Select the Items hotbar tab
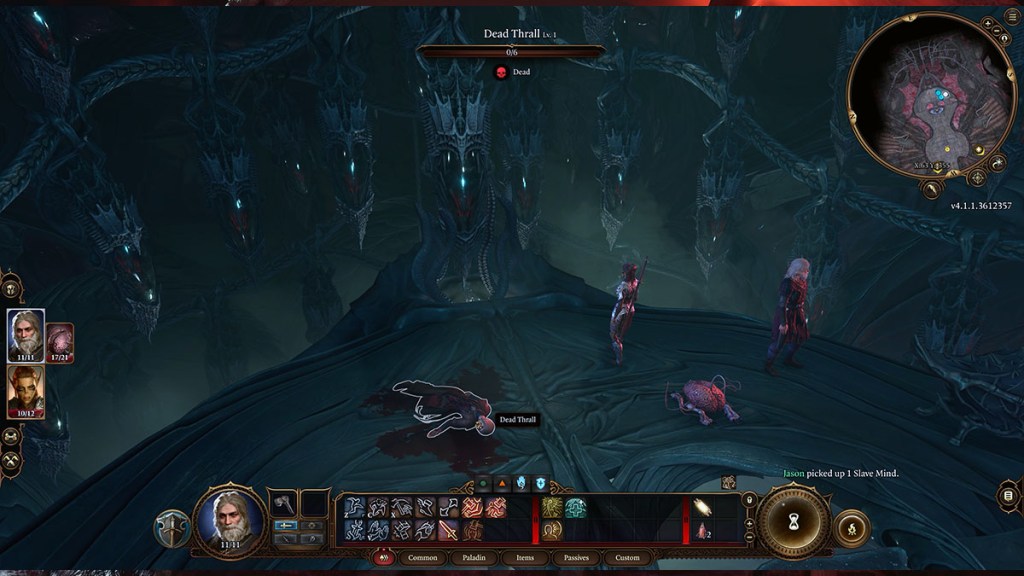Viewport: 1024px width, 576px height. point(525,557)
